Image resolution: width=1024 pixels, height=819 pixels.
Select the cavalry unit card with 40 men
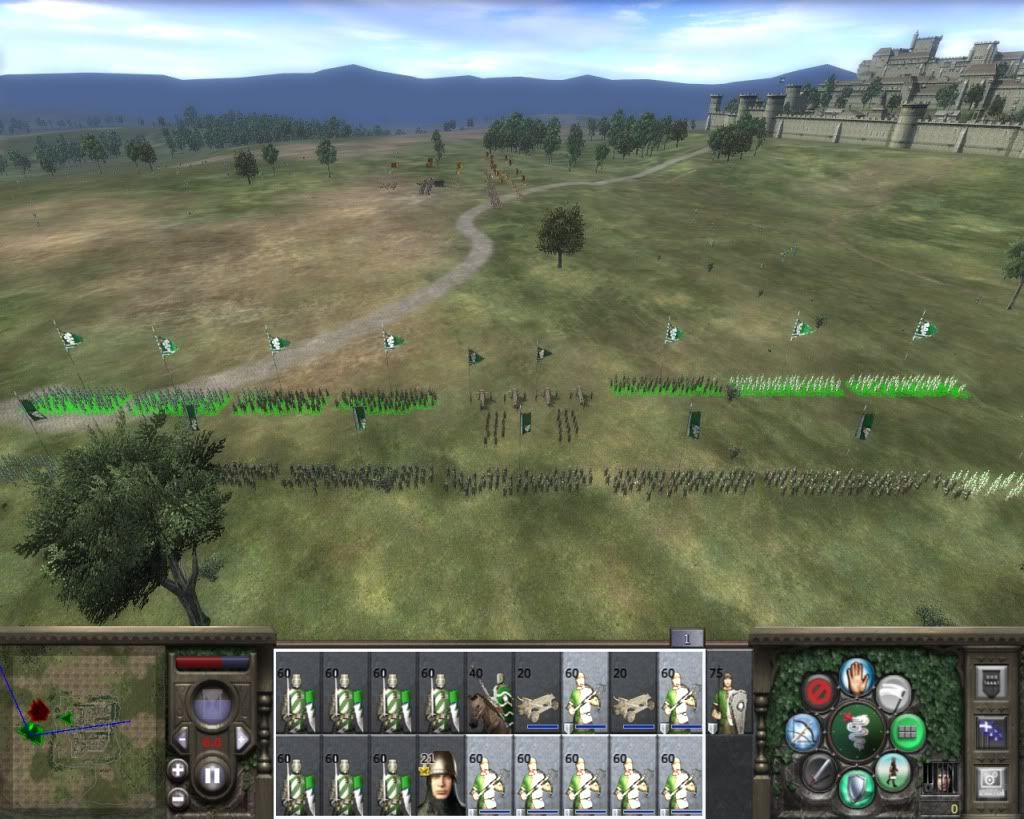point(489,692)
